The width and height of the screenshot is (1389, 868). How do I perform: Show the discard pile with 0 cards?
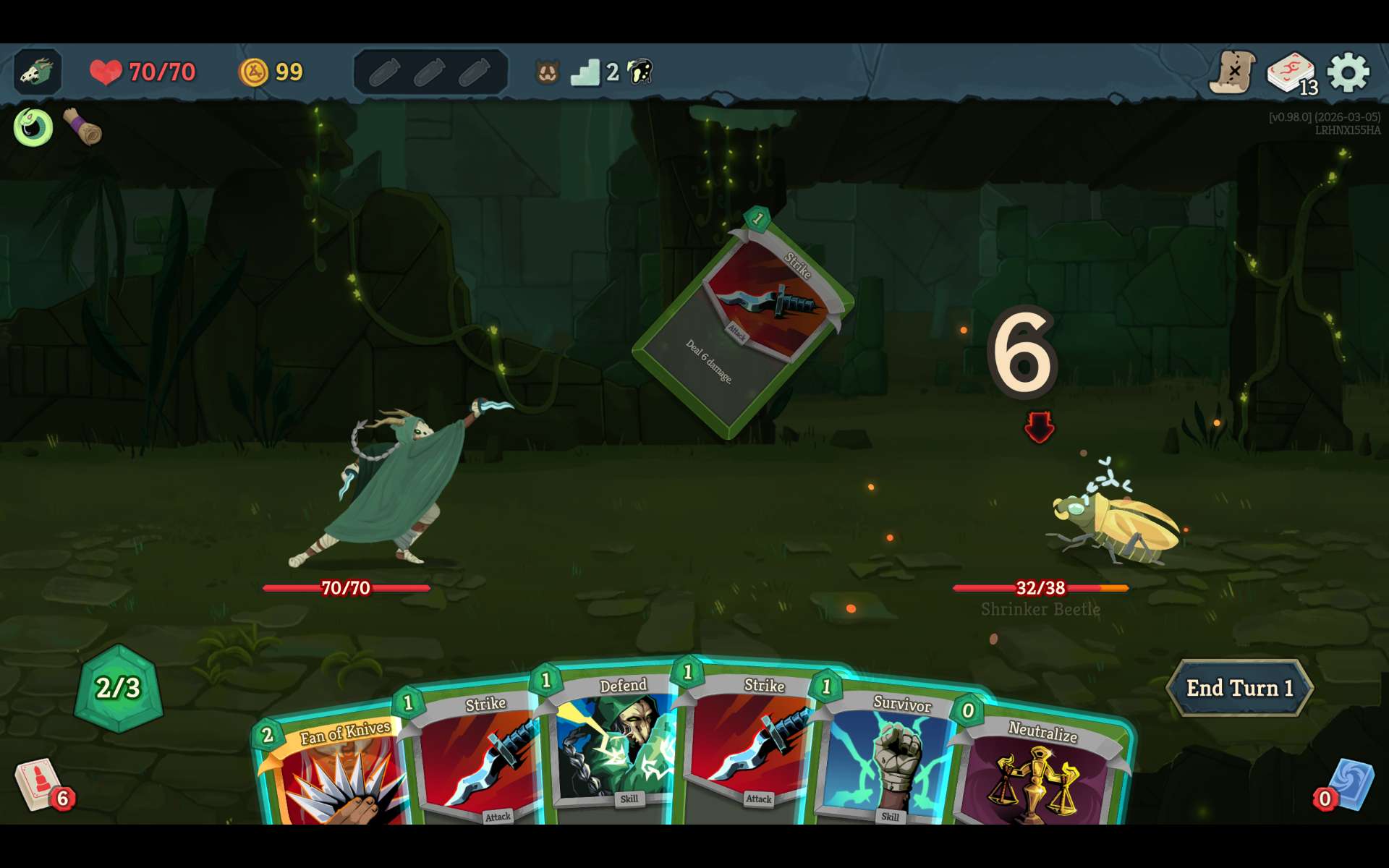pyautogui.click(x=1348, y=786)
